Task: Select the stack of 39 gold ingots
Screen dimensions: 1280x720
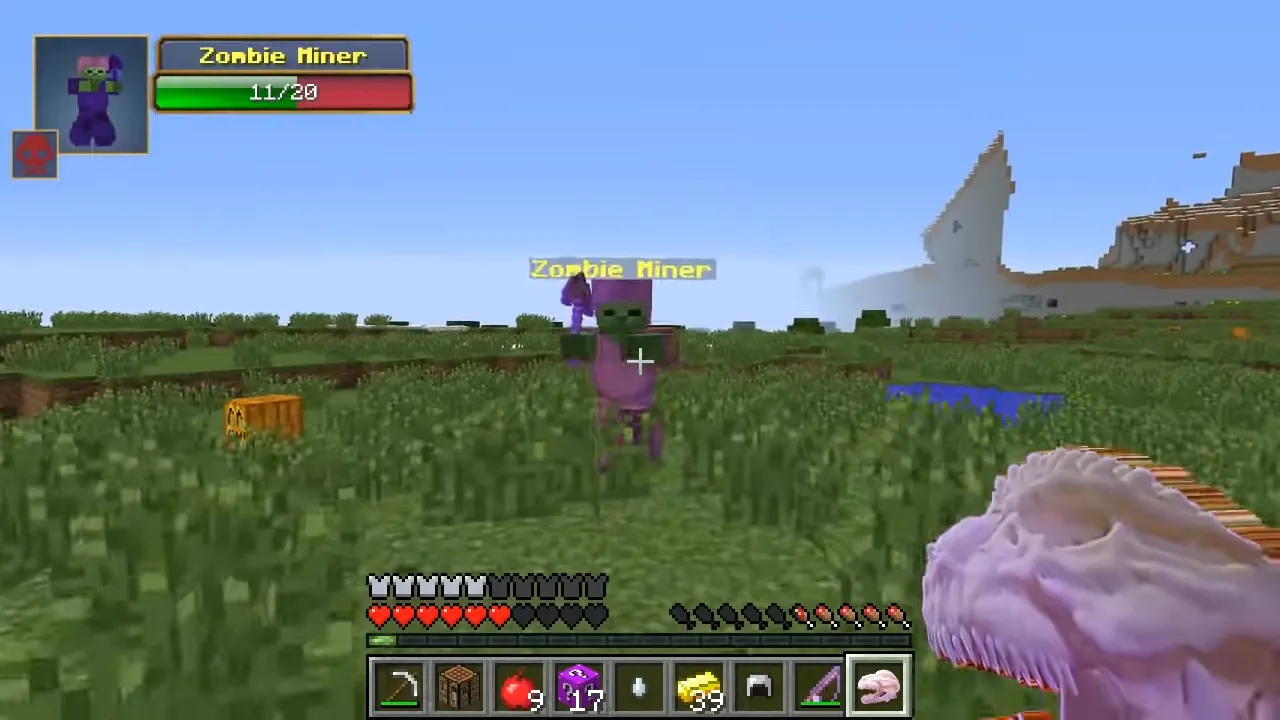Action: pos(698,685)
